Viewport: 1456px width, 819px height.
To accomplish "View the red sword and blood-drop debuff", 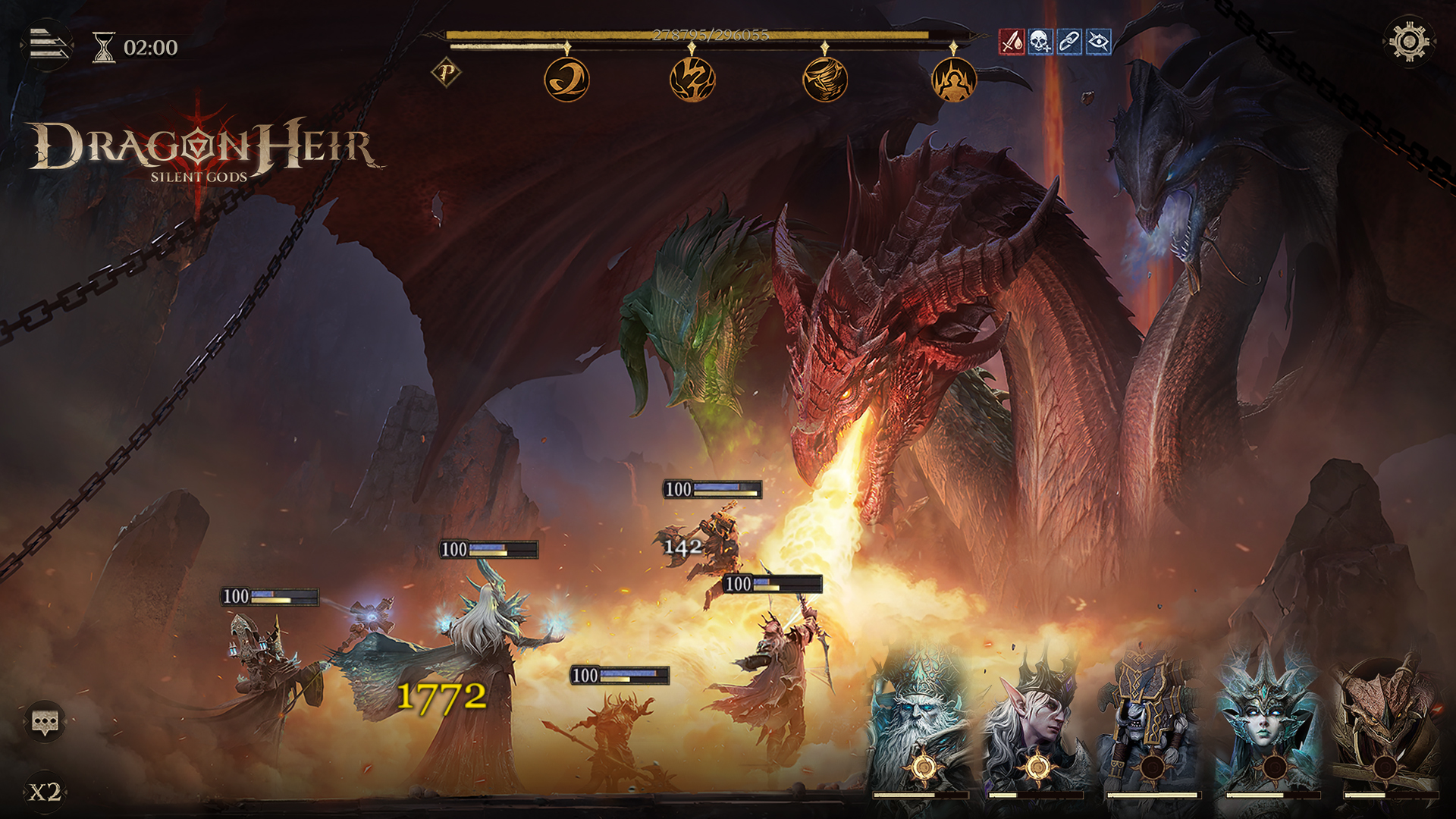I will pyautogui.click(x=1012, y=42).
